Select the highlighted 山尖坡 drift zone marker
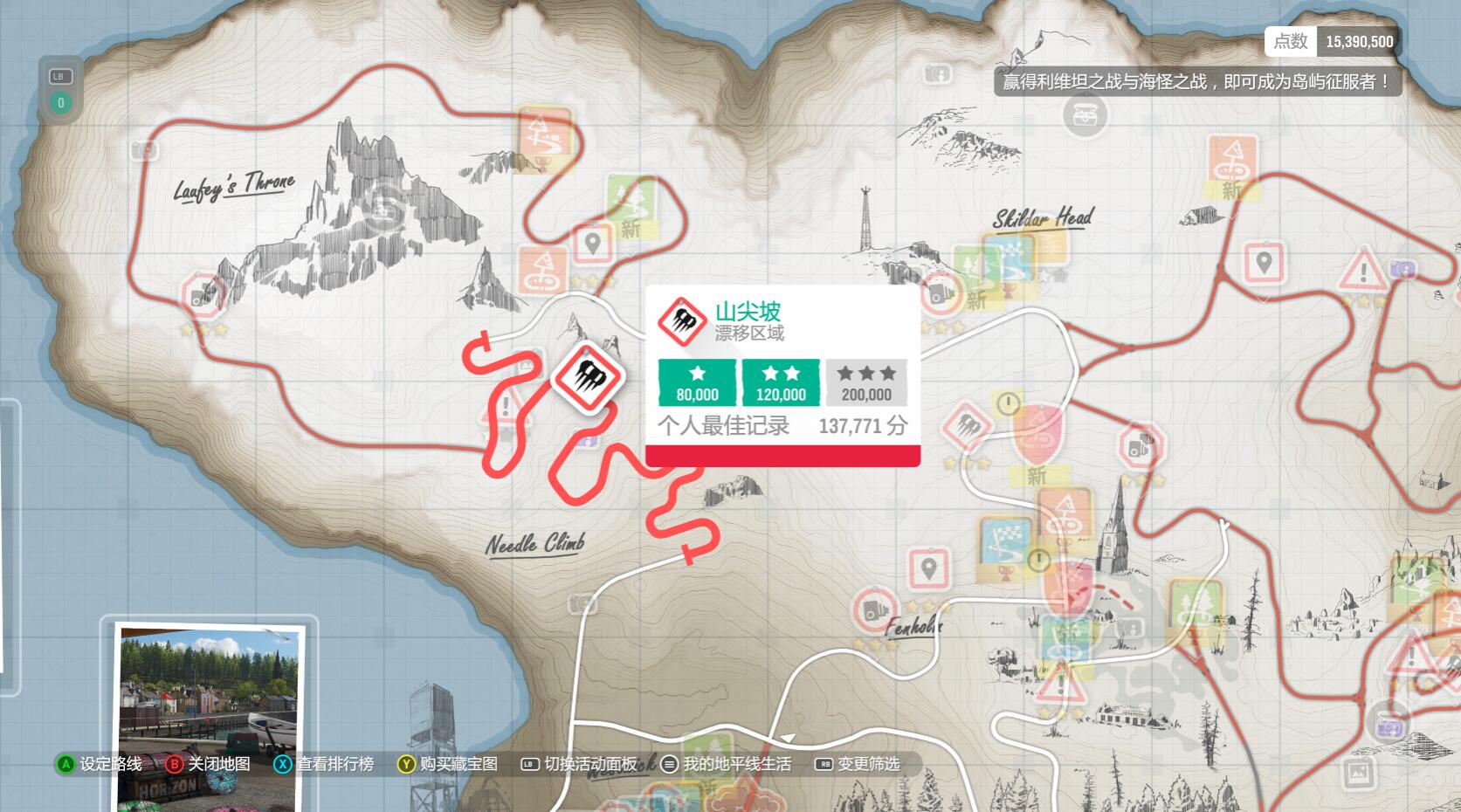Screen dimensions: 1461x812 (x=586, y=378)
